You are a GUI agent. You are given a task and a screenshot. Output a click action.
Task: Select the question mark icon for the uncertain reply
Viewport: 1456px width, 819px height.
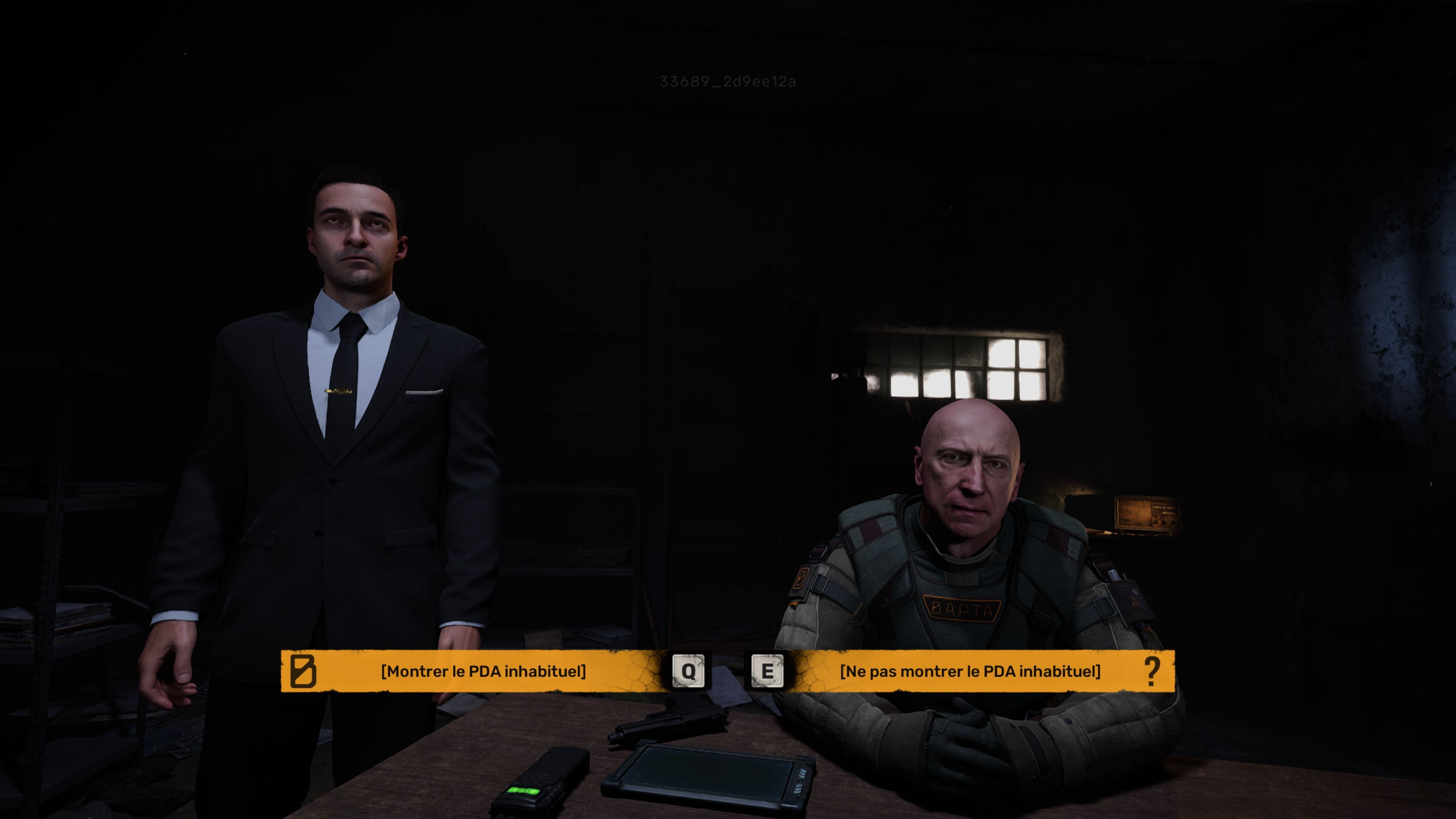(x=1153, y=672)
